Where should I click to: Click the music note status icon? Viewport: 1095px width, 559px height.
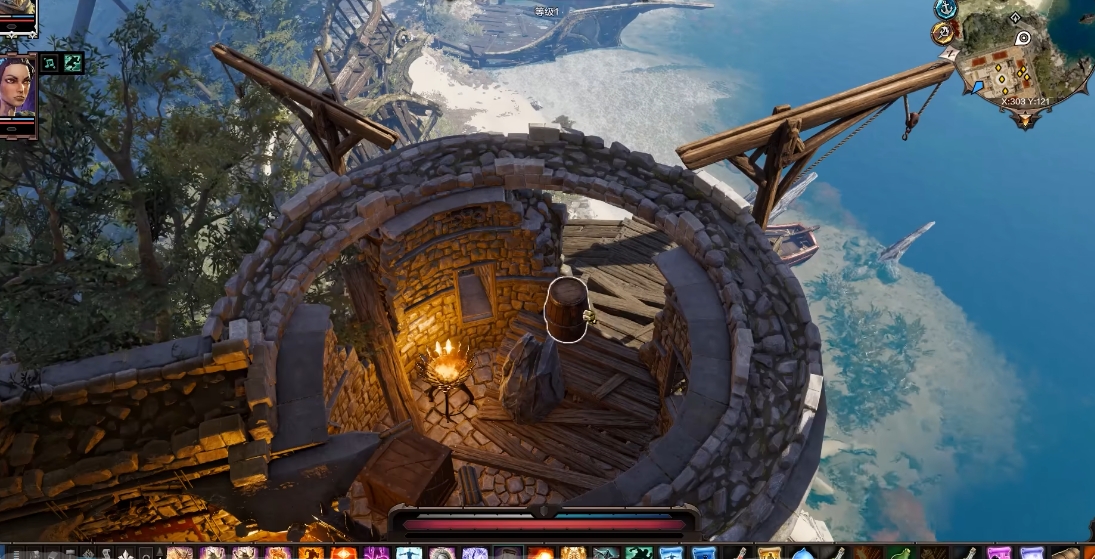tap(50, 63)
